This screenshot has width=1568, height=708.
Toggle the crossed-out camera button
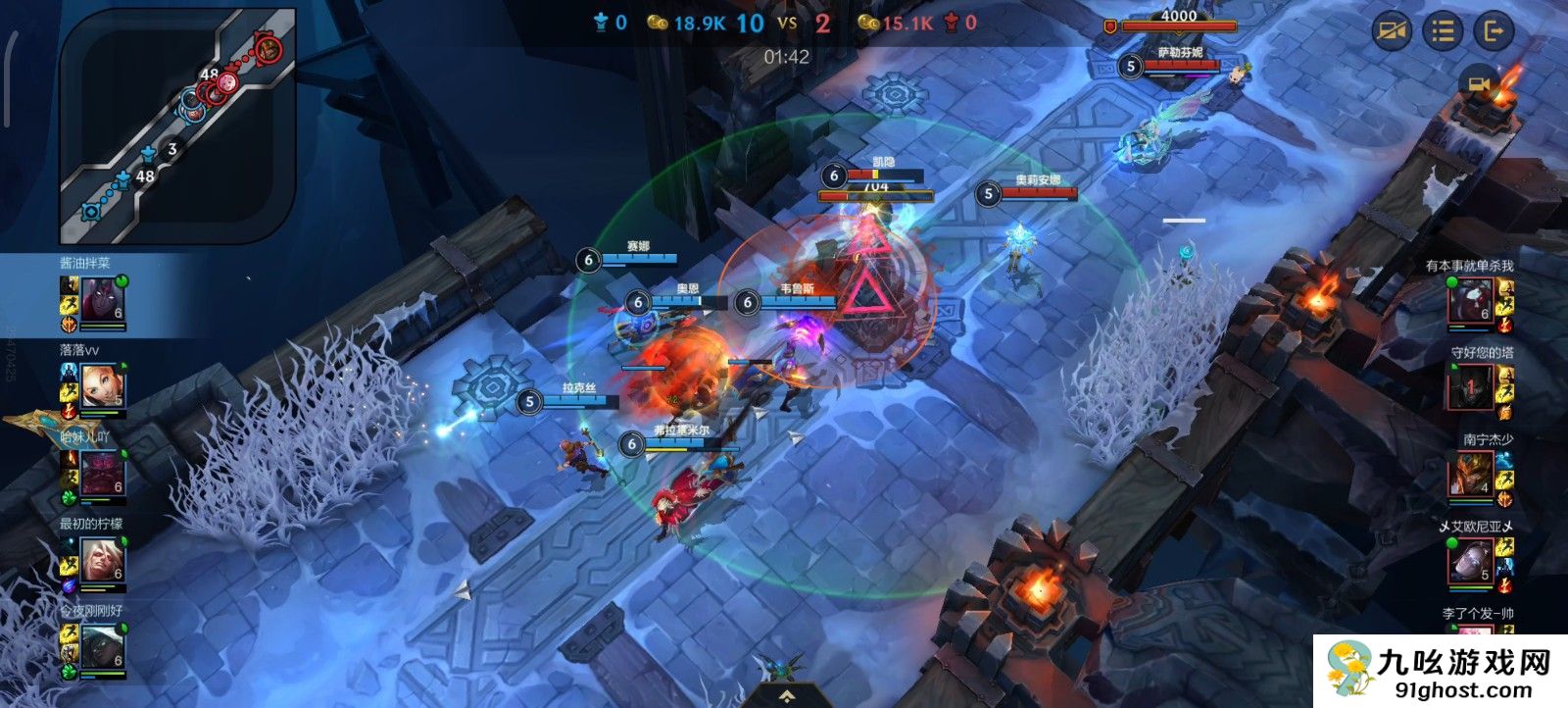click(x=1392, y=31)
